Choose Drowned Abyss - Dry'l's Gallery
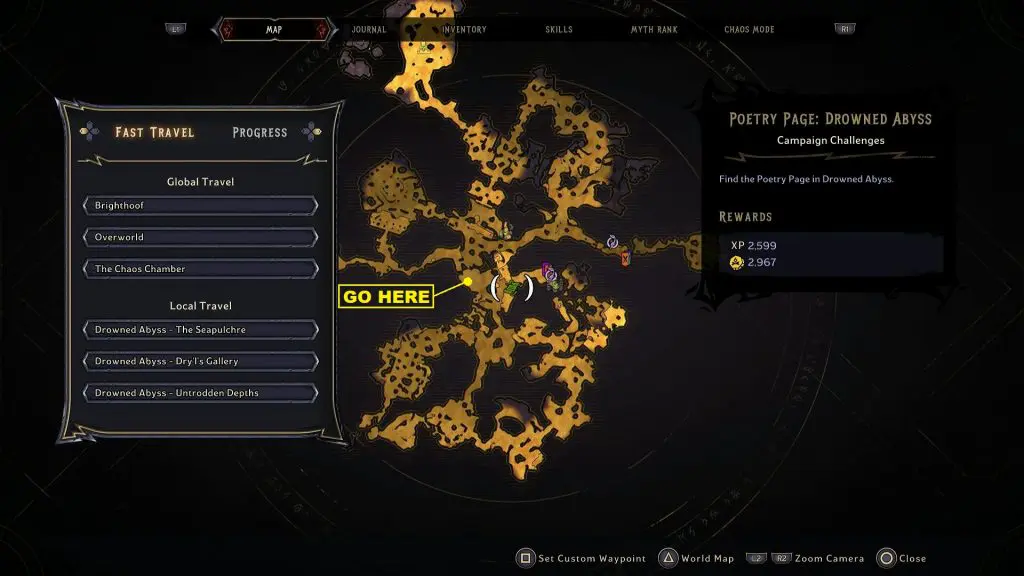Image resolution: width=1024 pixels, height=576 pixels. (201, 361)
